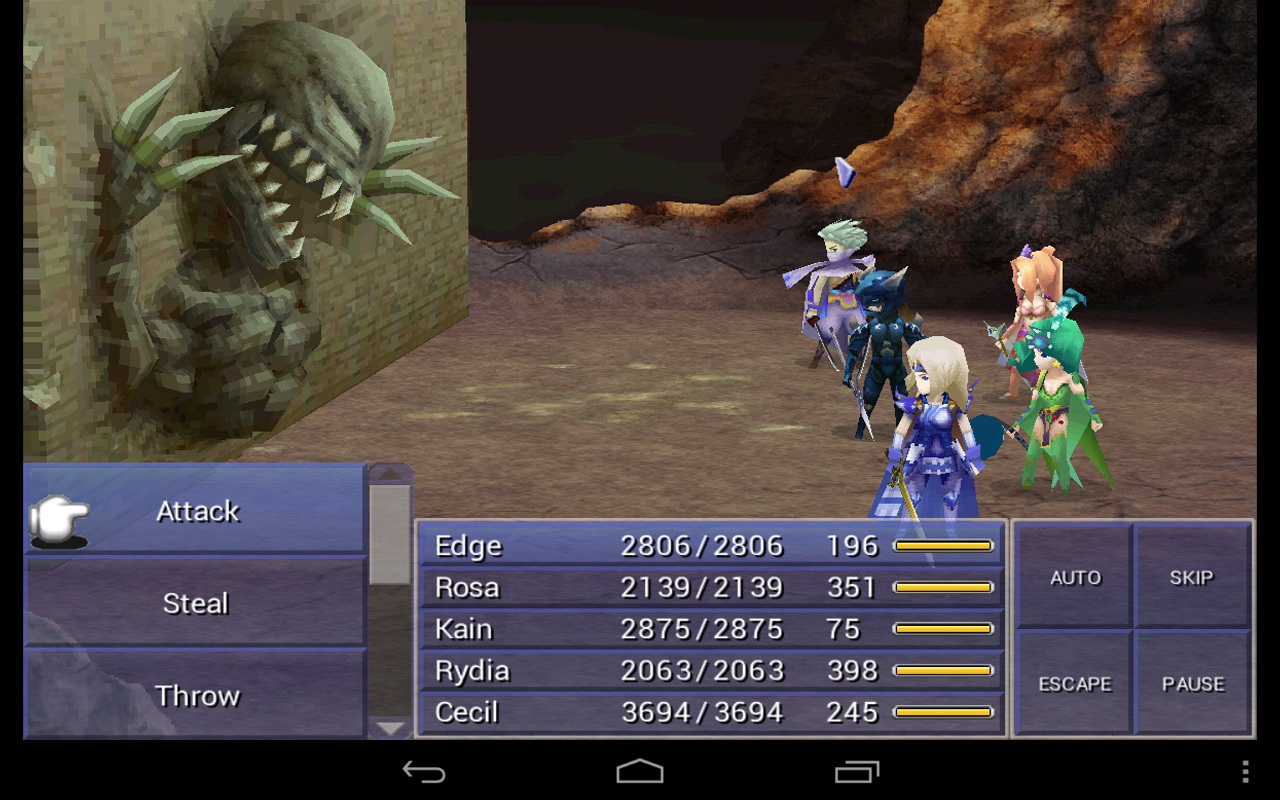Enable AUTO battle mode
Image resolution: width=1280 pixels, height=800 pixels.
(1075, 577)
